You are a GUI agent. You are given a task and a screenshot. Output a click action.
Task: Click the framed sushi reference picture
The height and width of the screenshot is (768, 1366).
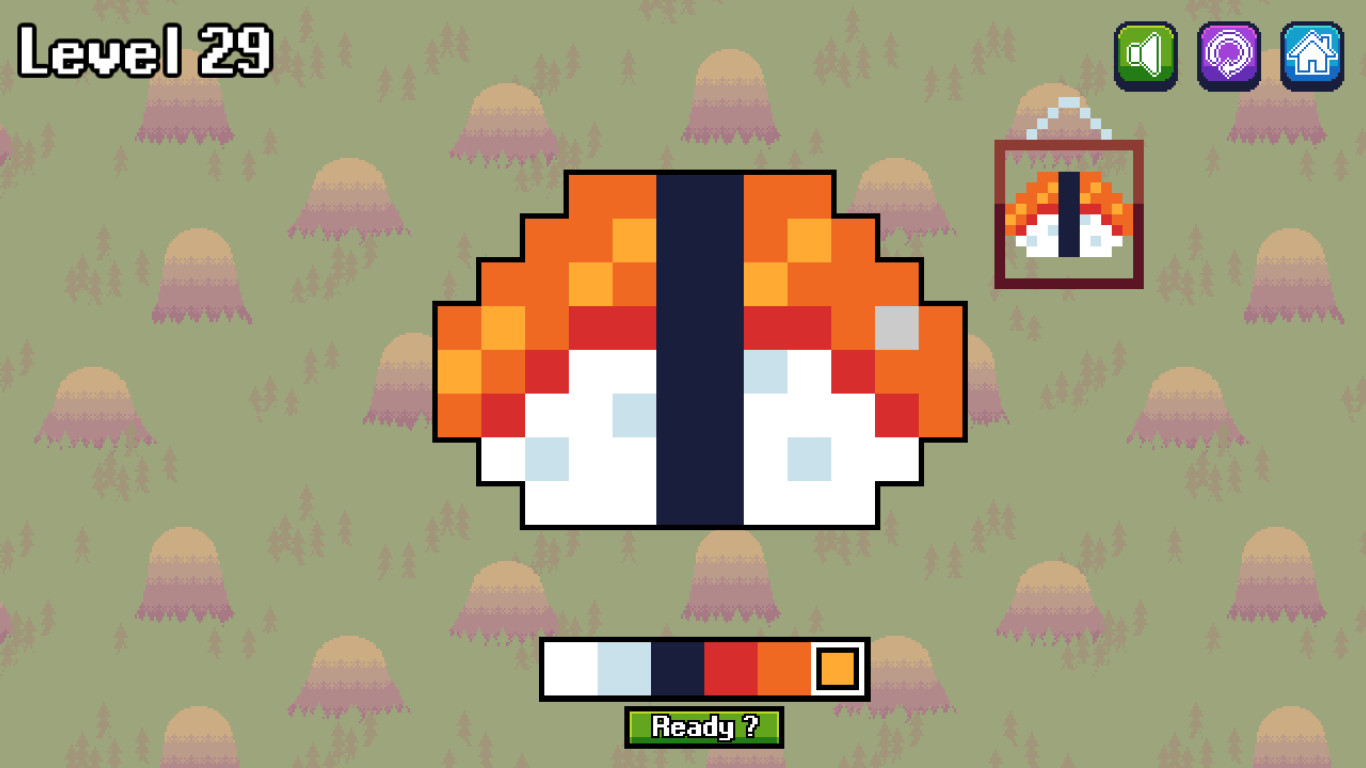coord(1068,213)
